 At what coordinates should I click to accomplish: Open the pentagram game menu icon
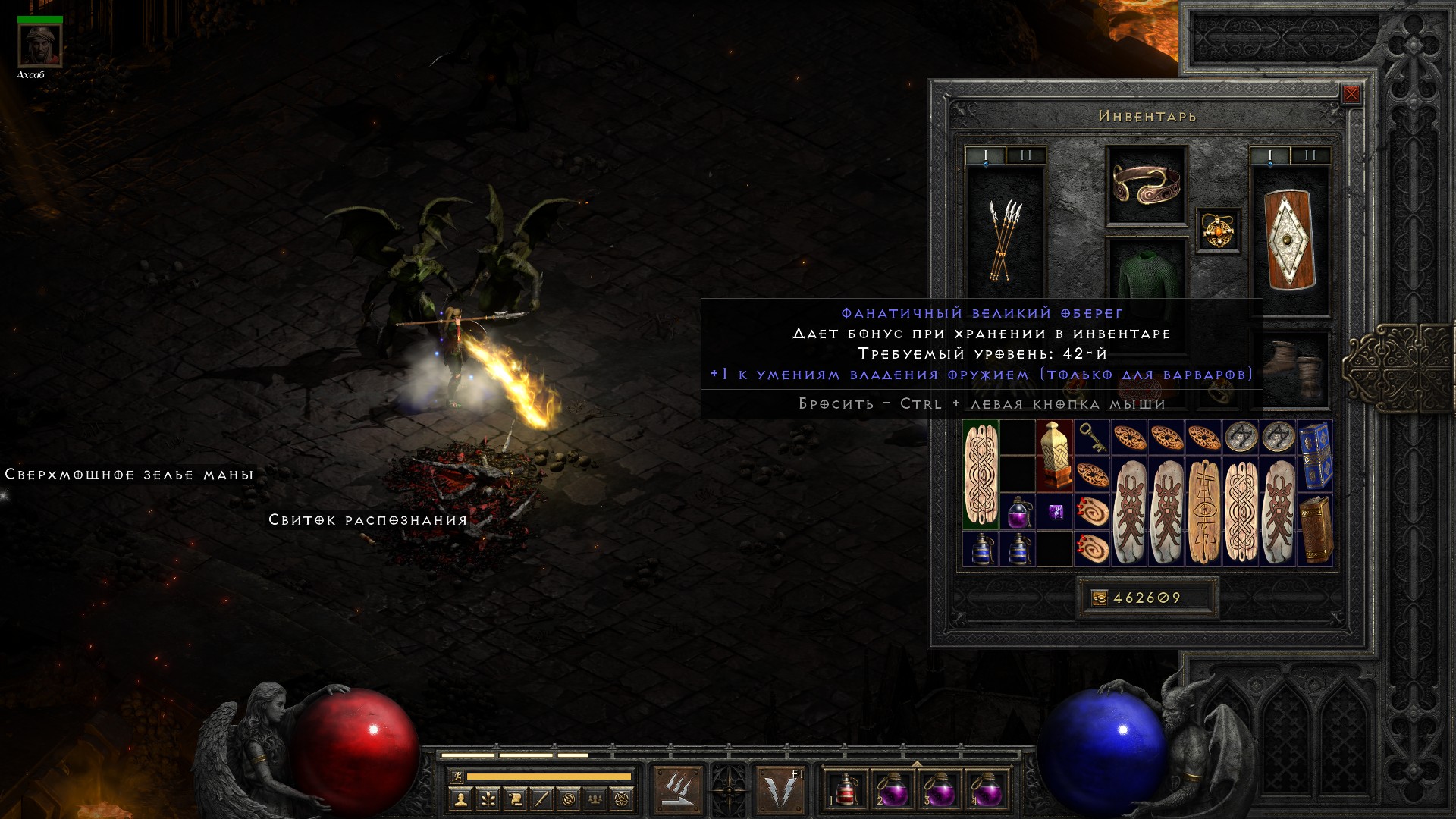coord(623,799)
